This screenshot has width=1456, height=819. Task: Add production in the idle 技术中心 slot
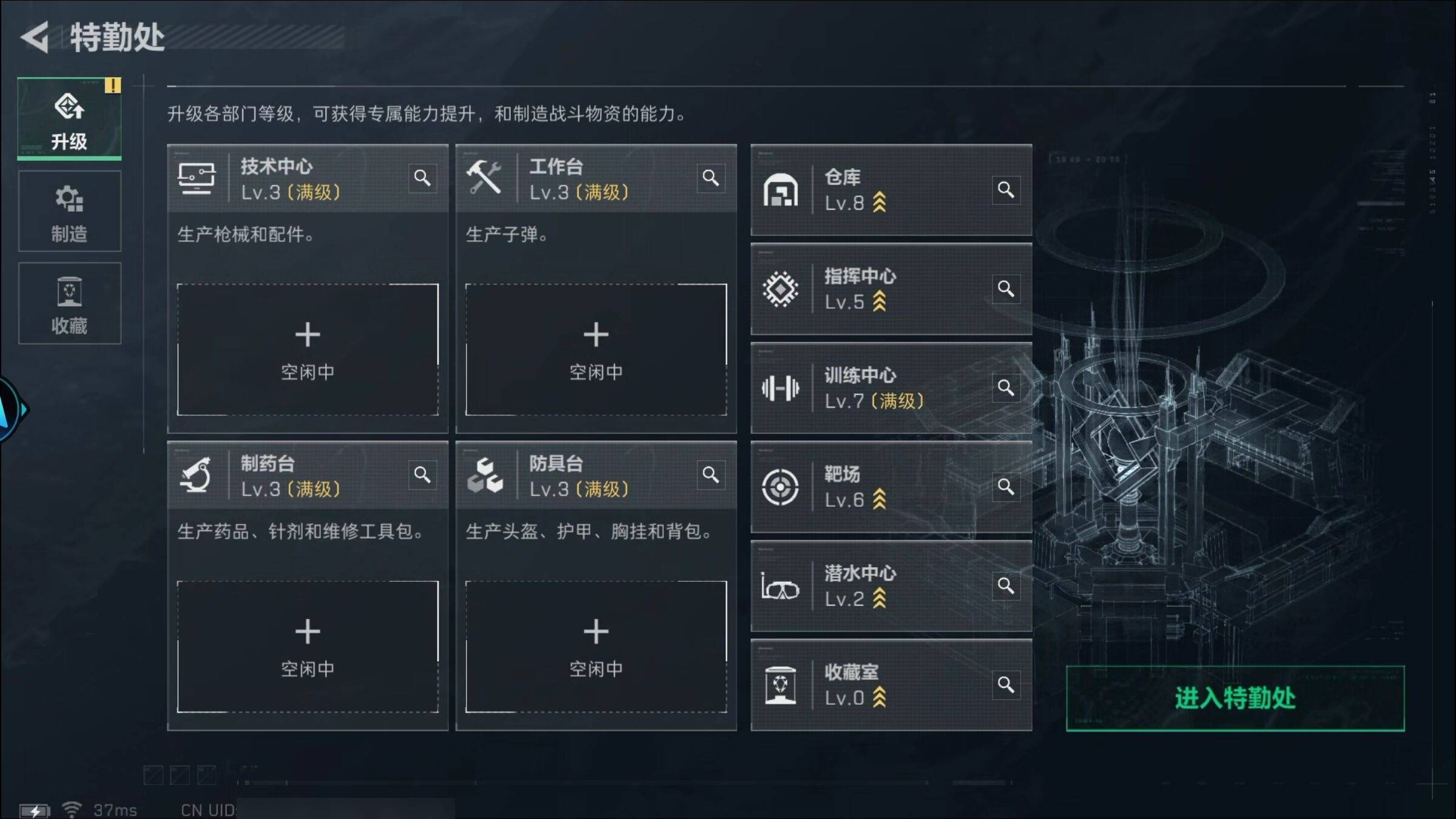click(308, 350)
